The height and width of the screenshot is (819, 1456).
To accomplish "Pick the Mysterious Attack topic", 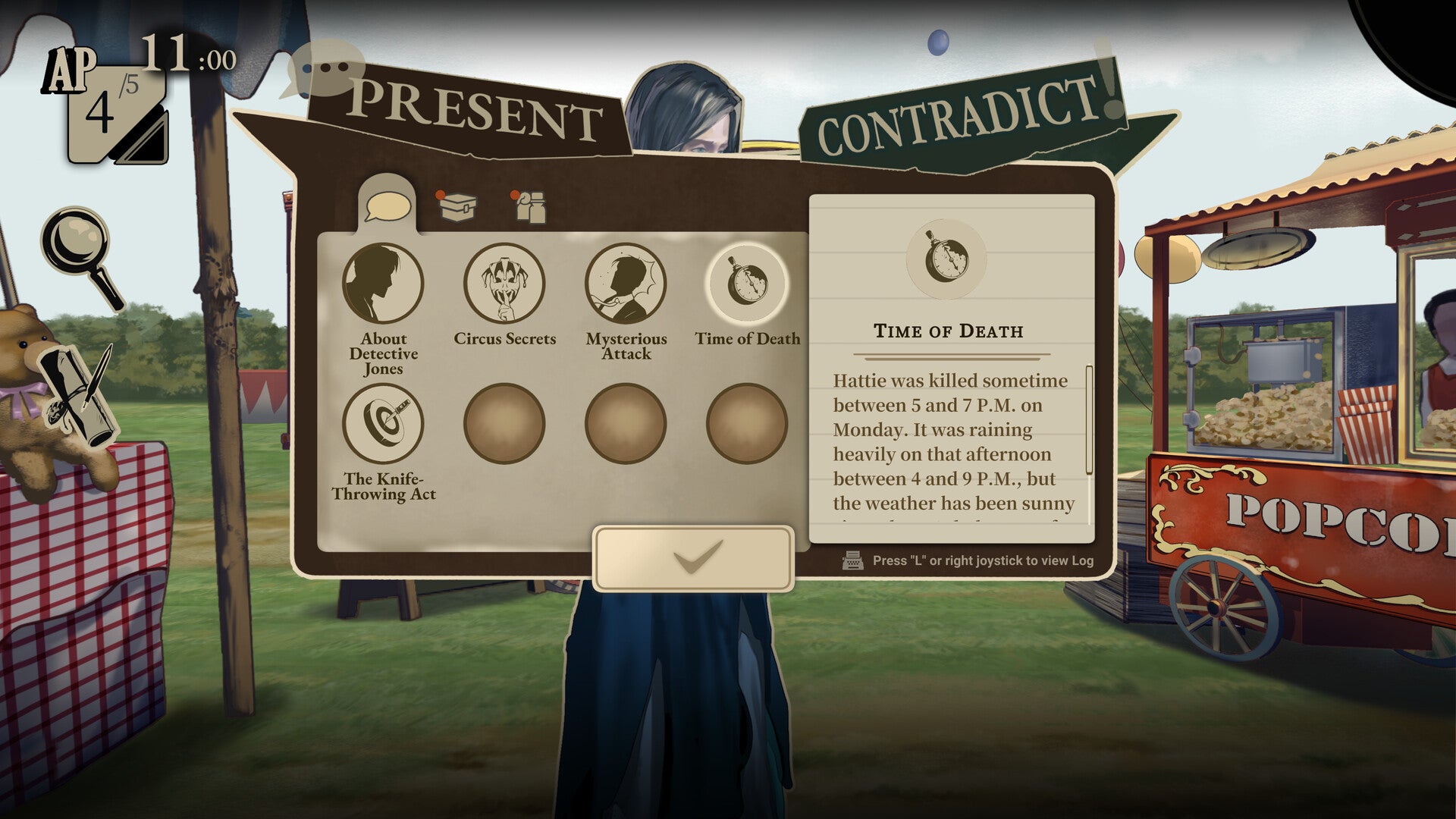I will pyautogui.click(x=626, y=284).
